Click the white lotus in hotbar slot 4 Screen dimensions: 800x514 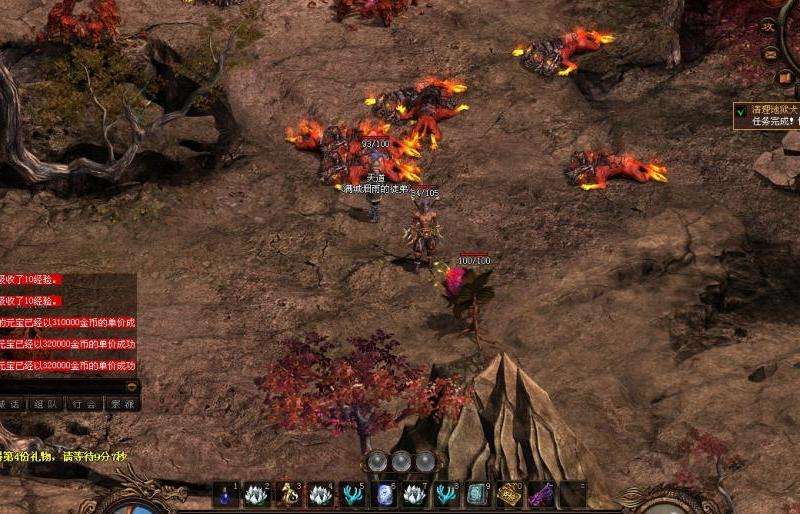pos(319,495)
